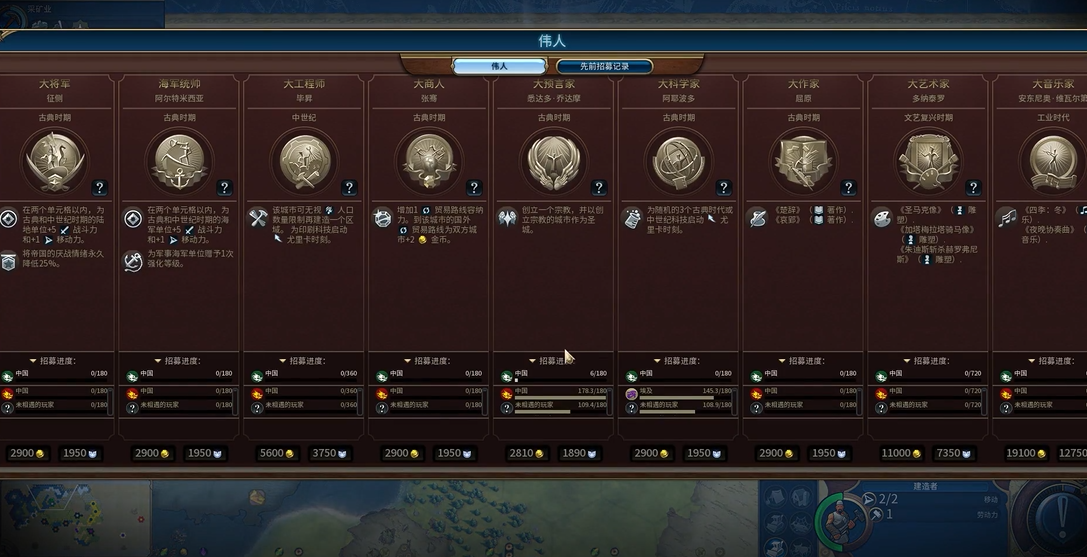
Task: Purchase the Great Prophet for 2810 gold
Action: (x=523, y=453)
